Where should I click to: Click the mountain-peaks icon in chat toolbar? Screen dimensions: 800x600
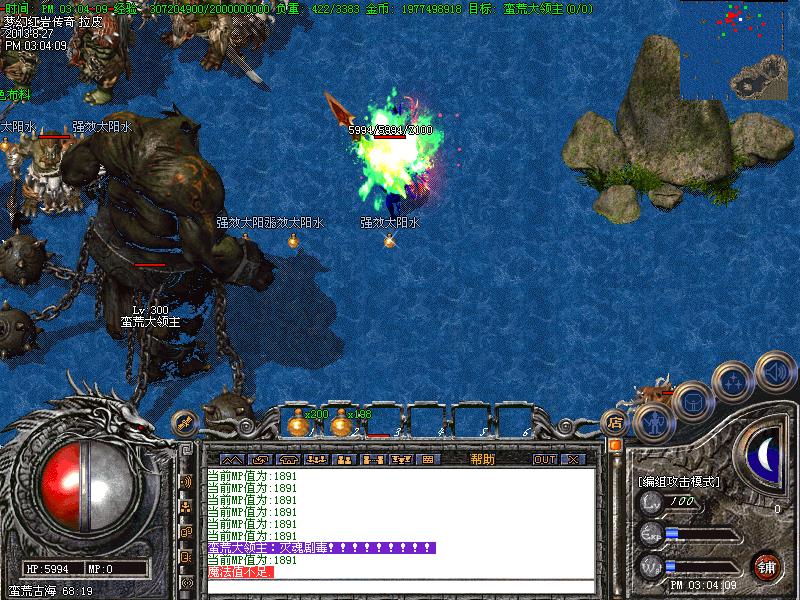point(230,459)
